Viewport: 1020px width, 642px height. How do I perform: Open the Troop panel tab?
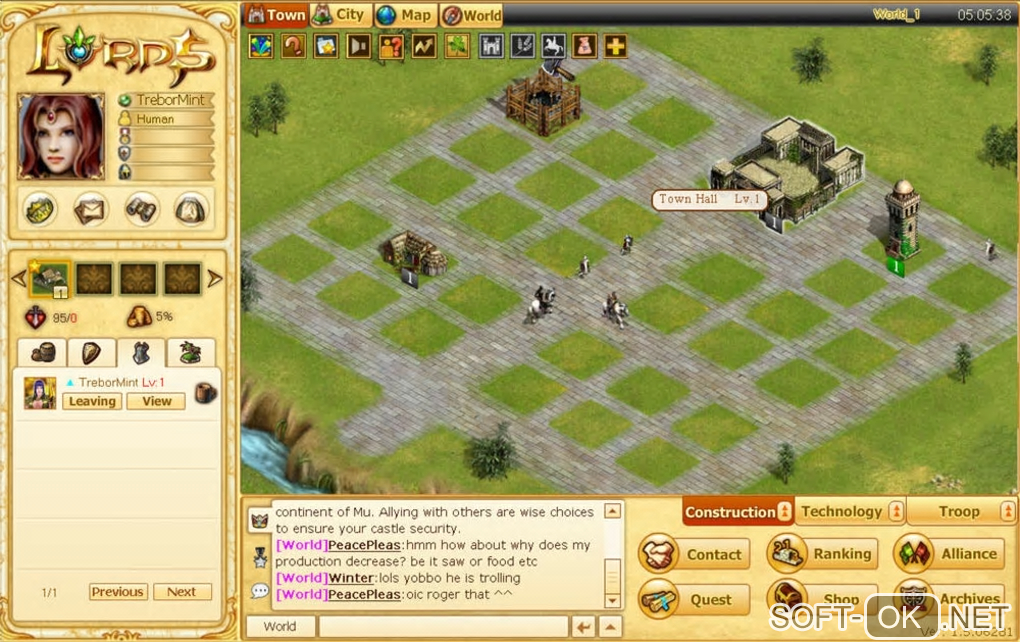(x=960, y=511)
